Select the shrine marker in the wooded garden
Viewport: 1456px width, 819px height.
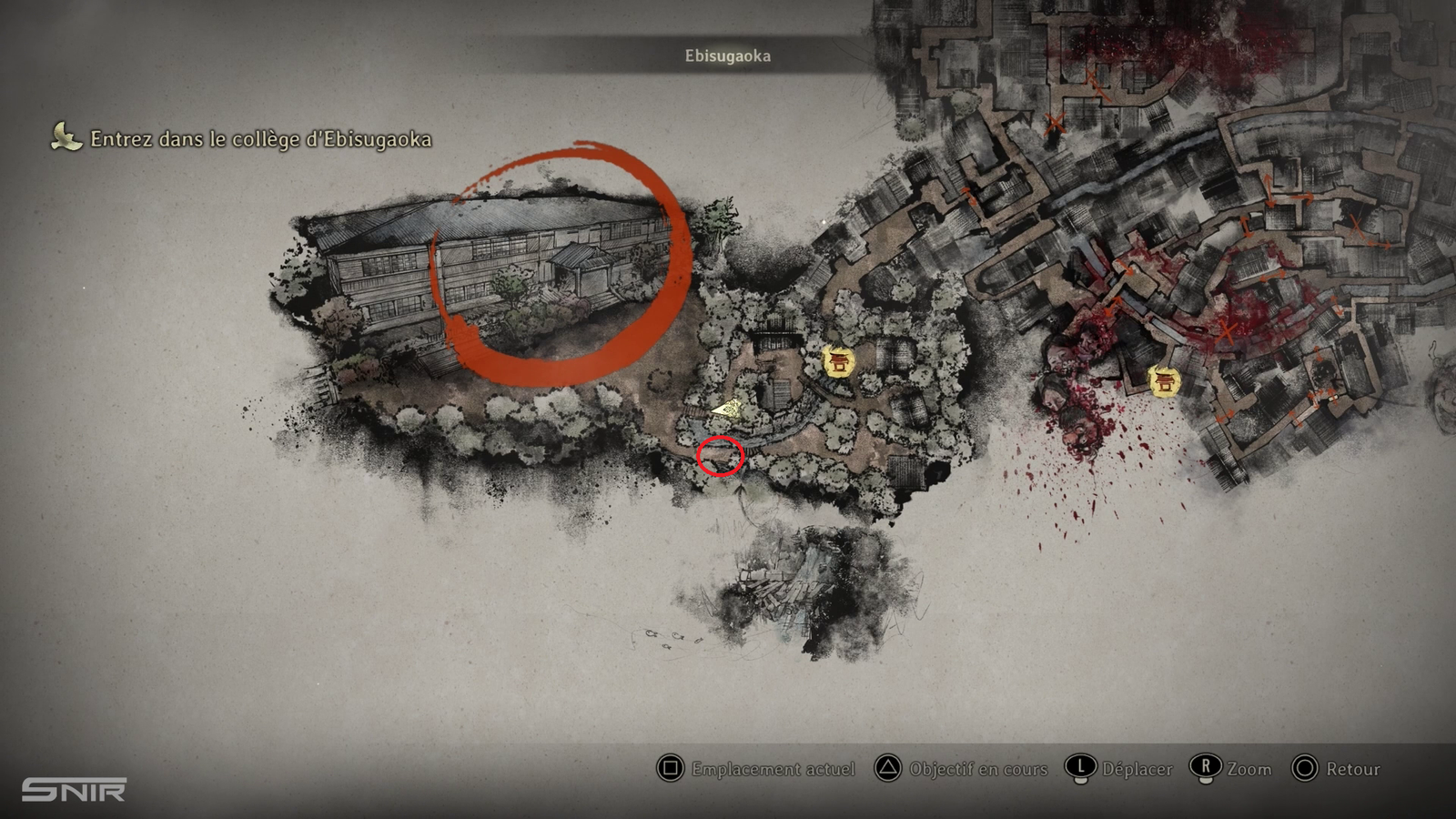click(x=838, y=362)
